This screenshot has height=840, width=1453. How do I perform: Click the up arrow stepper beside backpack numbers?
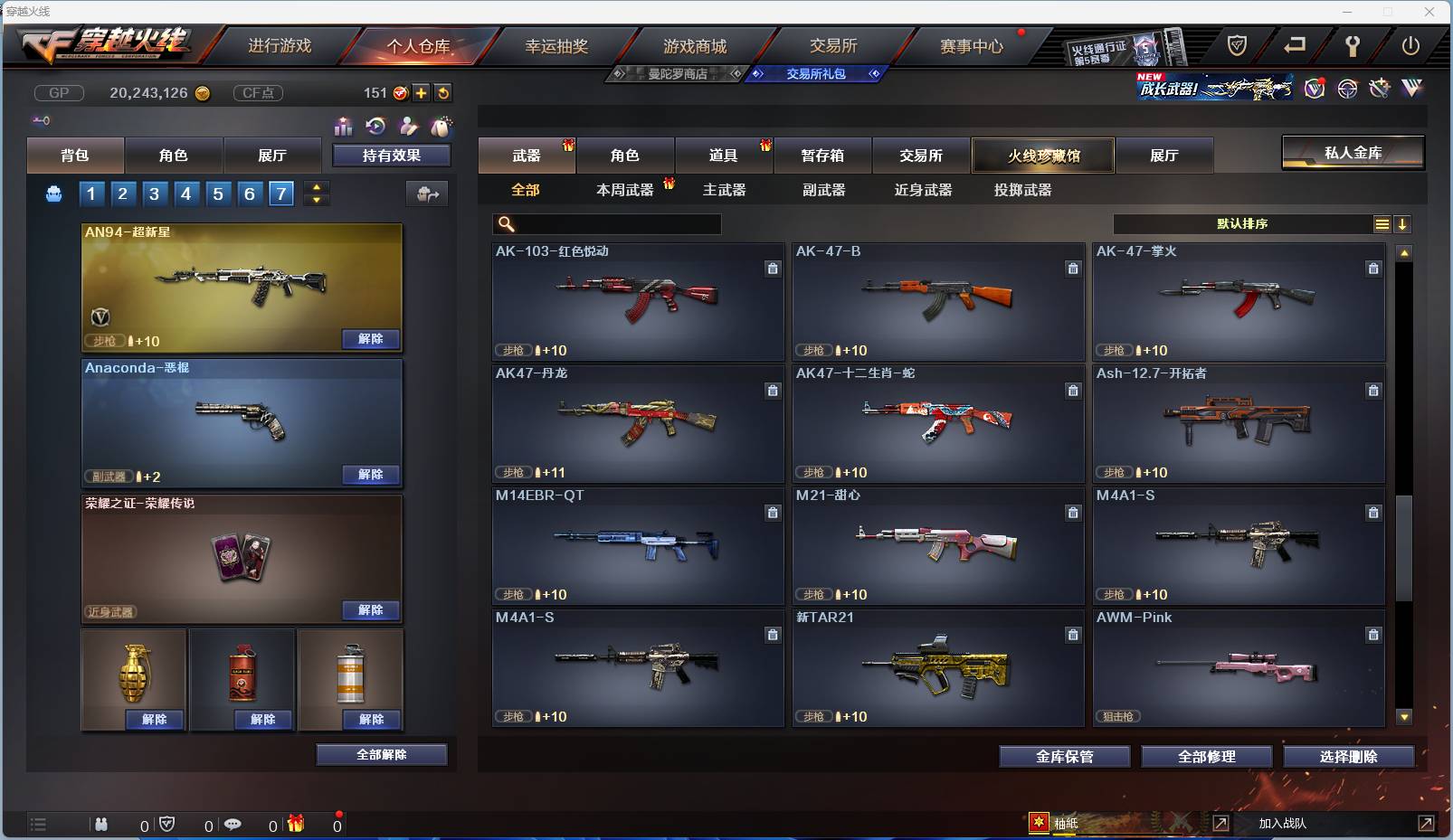316,187
